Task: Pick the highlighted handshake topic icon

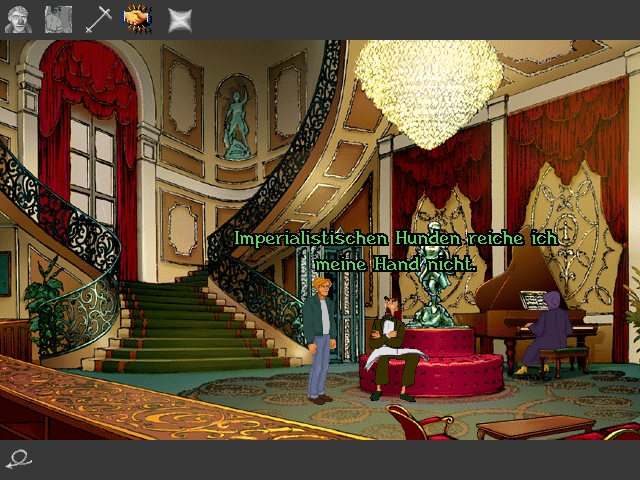Action: [x=138, y=19]
